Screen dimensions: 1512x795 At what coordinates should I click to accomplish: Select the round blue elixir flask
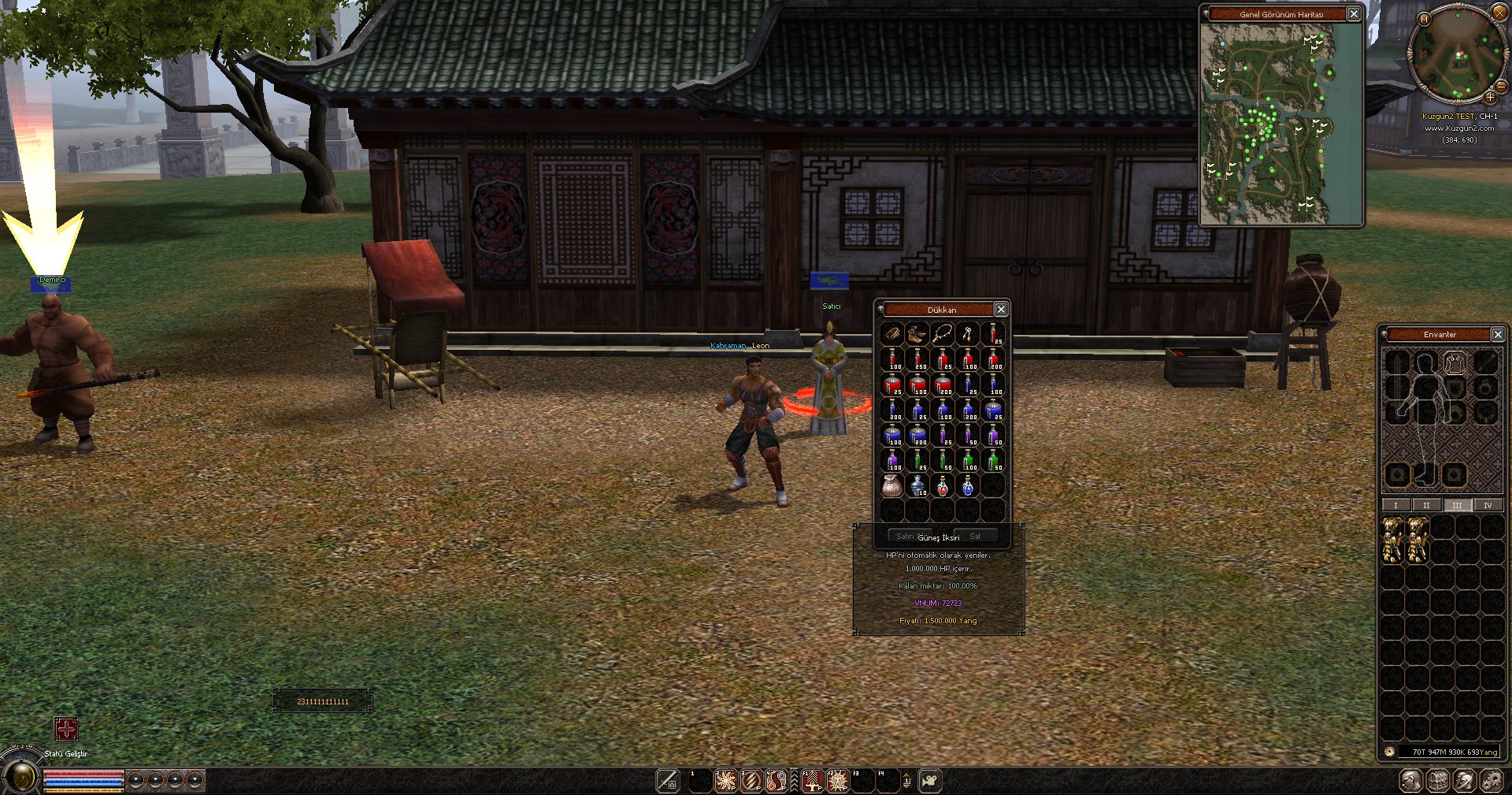[x=968, y=486]
